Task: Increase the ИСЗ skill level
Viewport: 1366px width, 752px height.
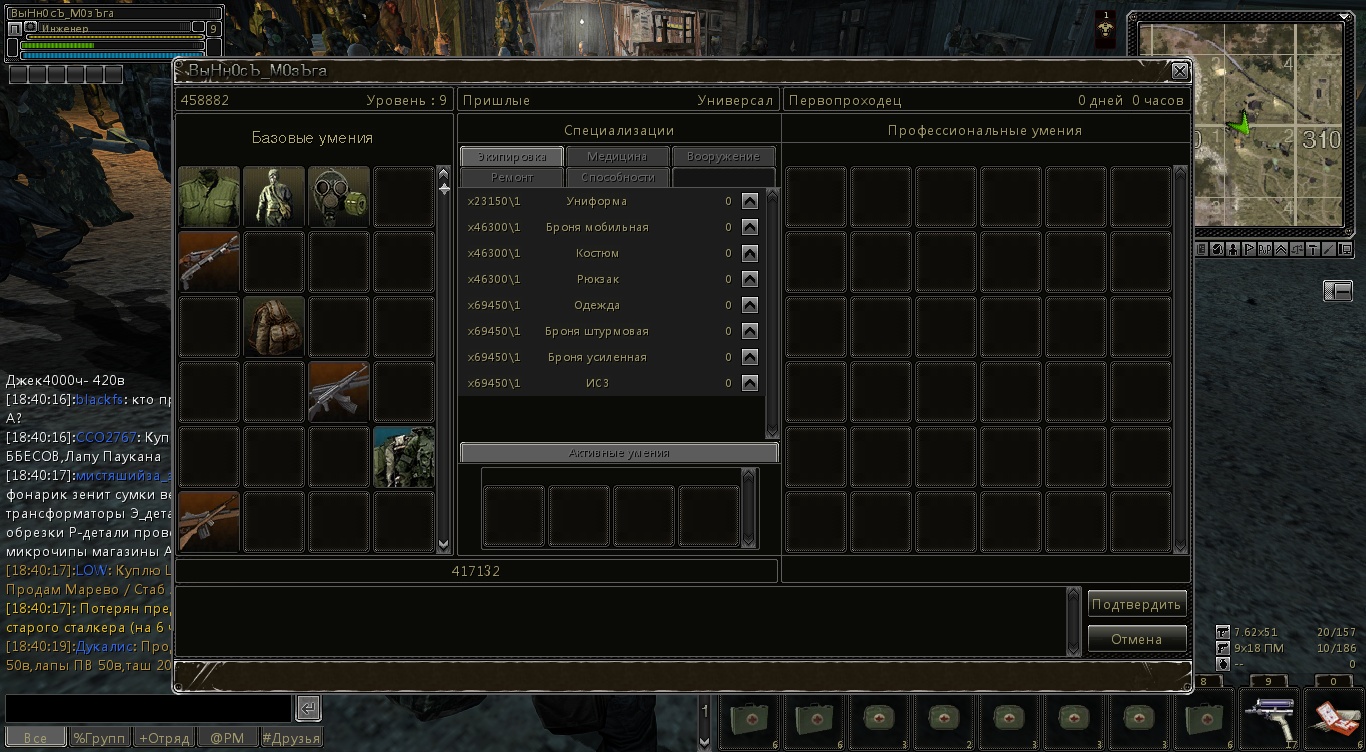Action: click(x=750, y=383)
